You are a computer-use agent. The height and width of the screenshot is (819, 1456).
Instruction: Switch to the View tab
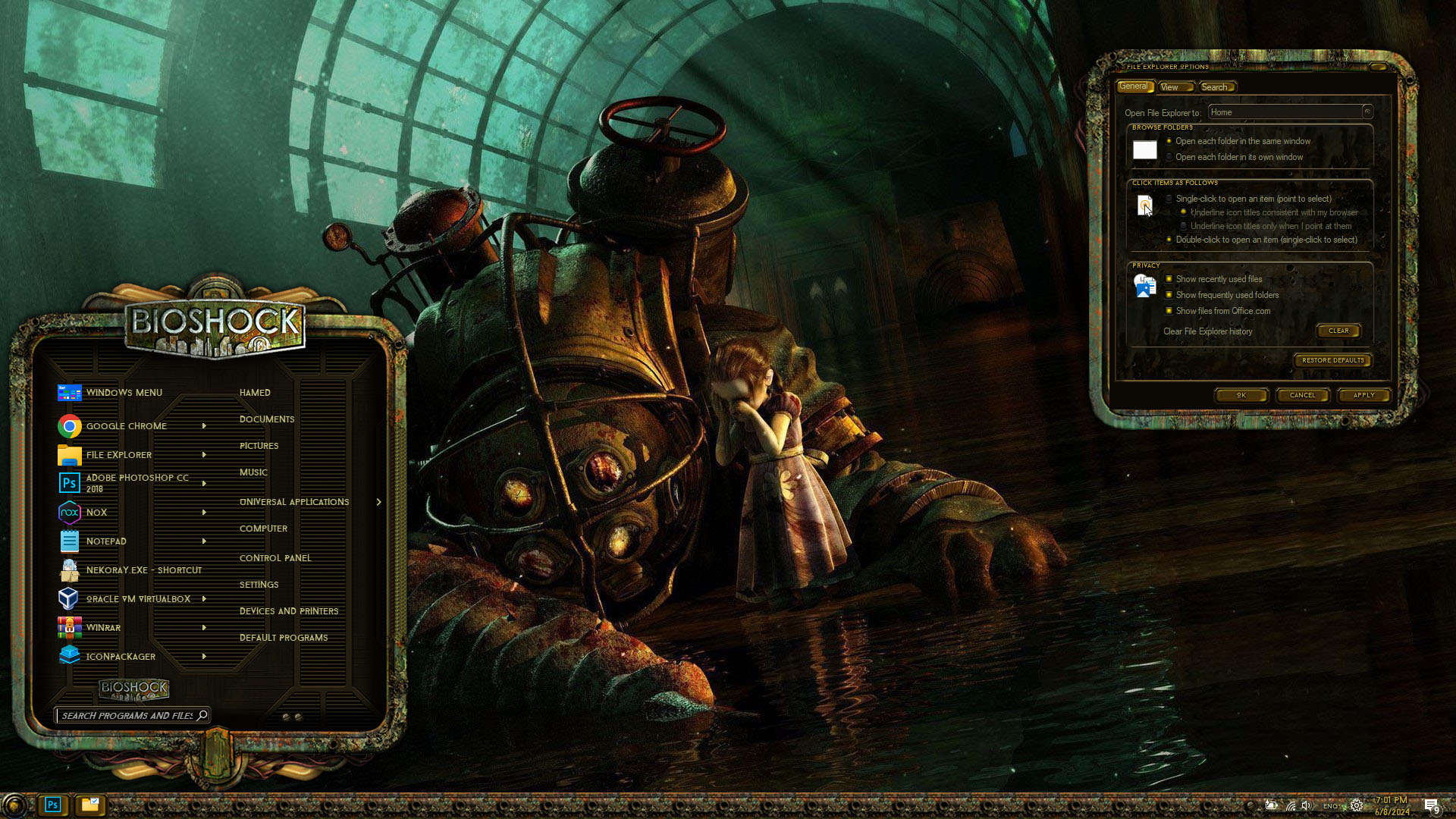1171,87
